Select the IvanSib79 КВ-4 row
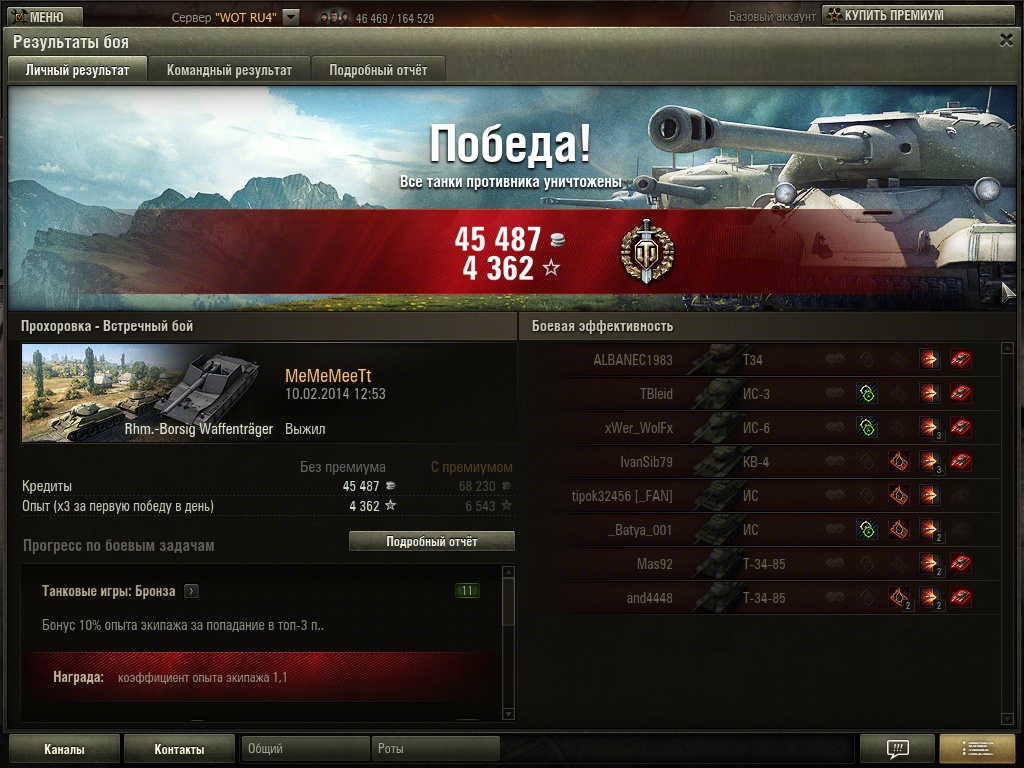The height and width of the screenshot is (768, 1024). click(x=760, y=462)
